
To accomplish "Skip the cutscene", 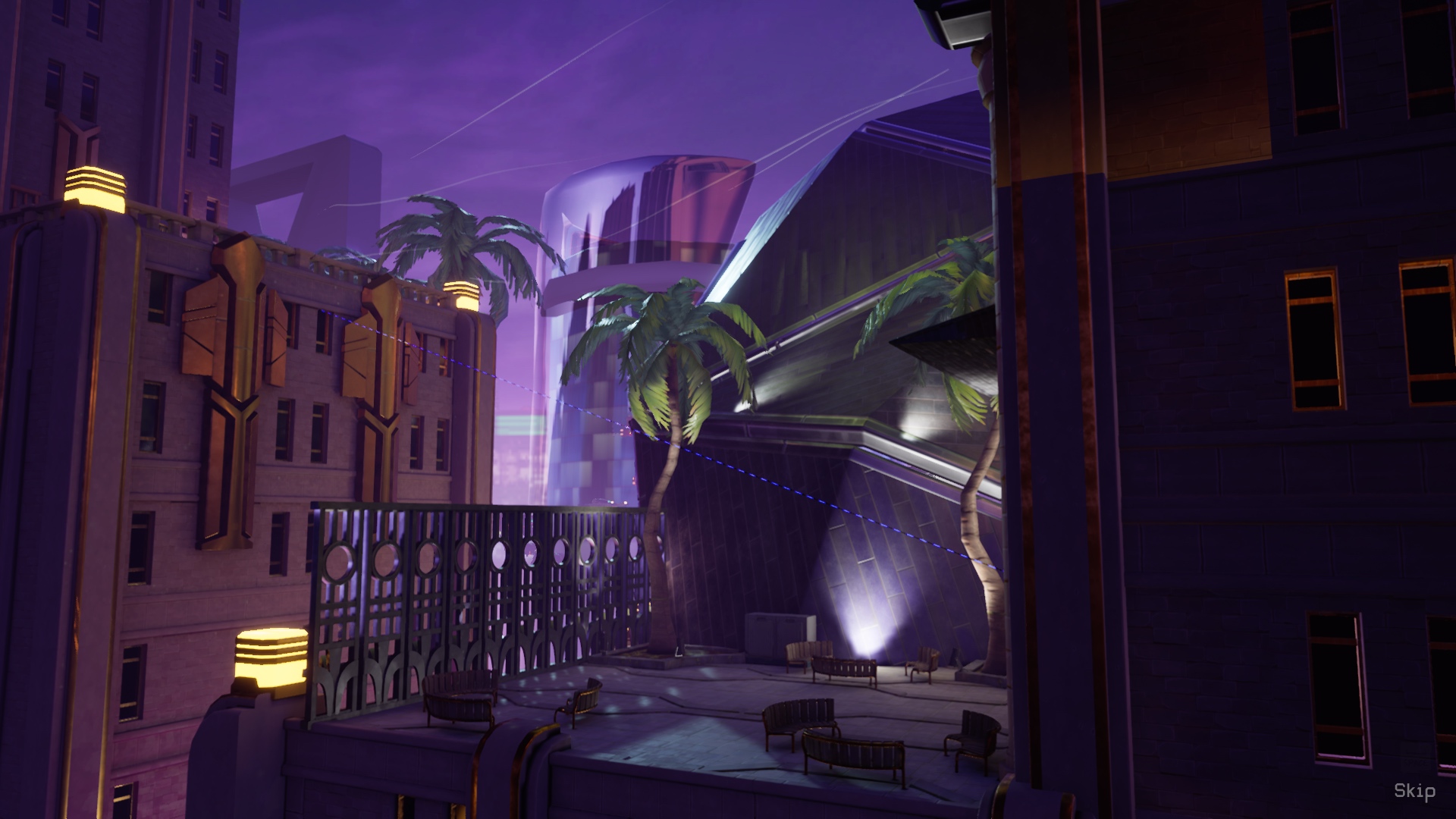I will pos(1414,791).
